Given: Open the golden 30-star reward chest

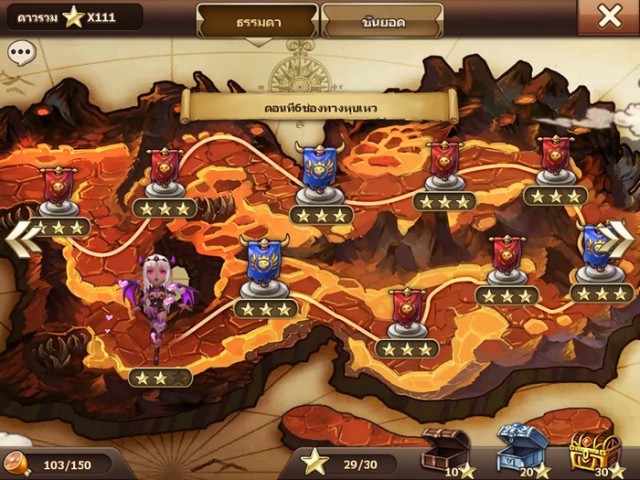Looking at the screenshot, I should (x=595, y=449).
